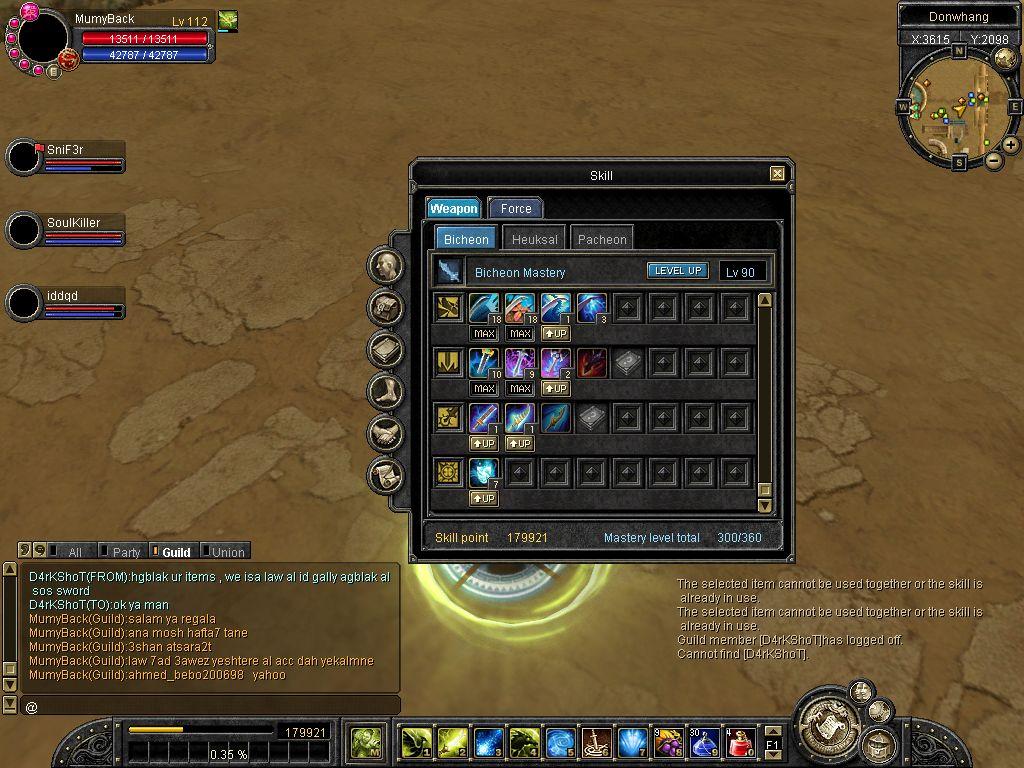Viewport: 1024px width, 768px height.
Task: Open the character head side button
Action: click(385, 266)
